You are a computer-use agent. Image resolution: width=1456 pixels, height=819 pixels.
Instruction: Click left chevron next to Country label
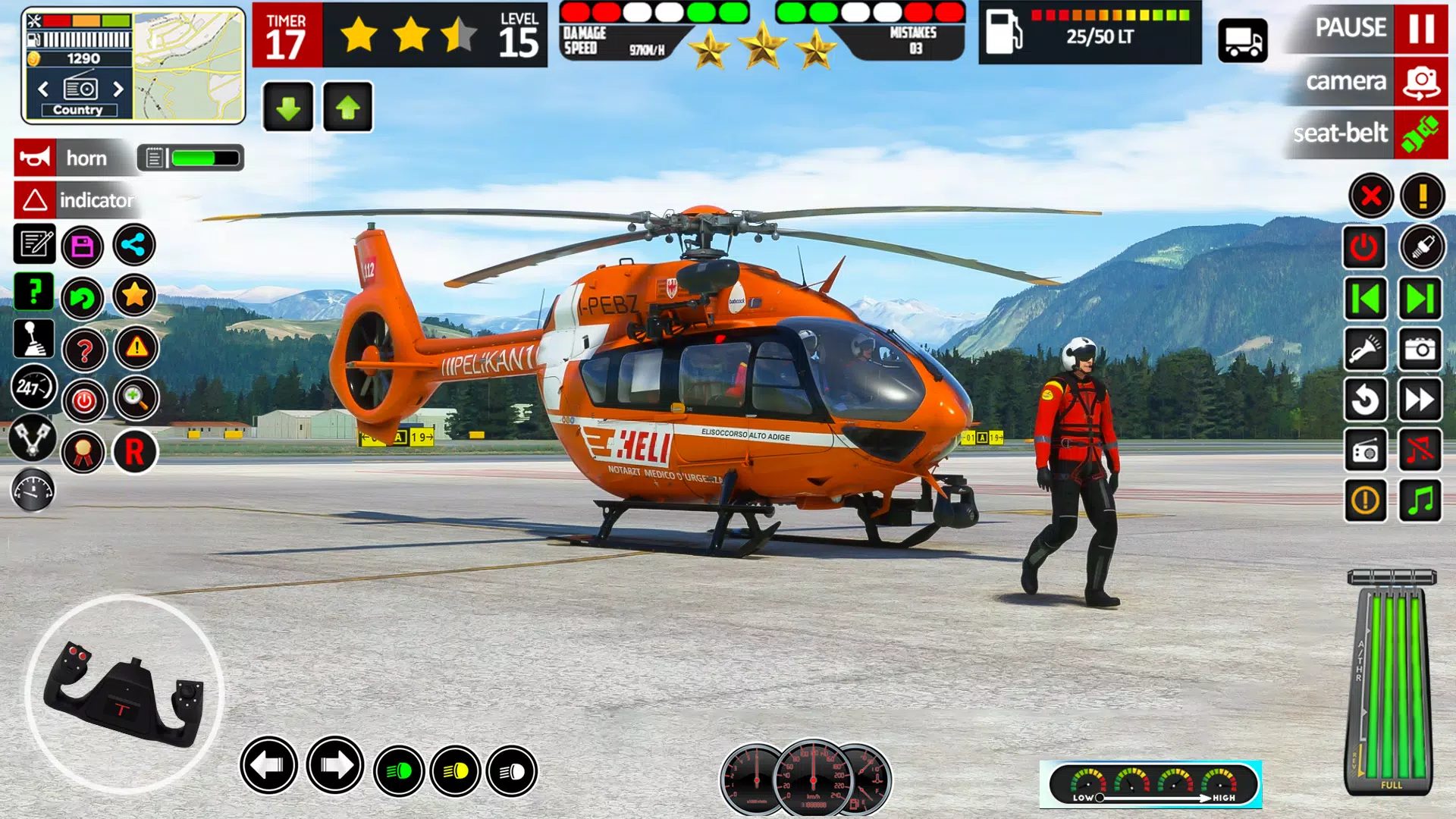coord(44,88)
